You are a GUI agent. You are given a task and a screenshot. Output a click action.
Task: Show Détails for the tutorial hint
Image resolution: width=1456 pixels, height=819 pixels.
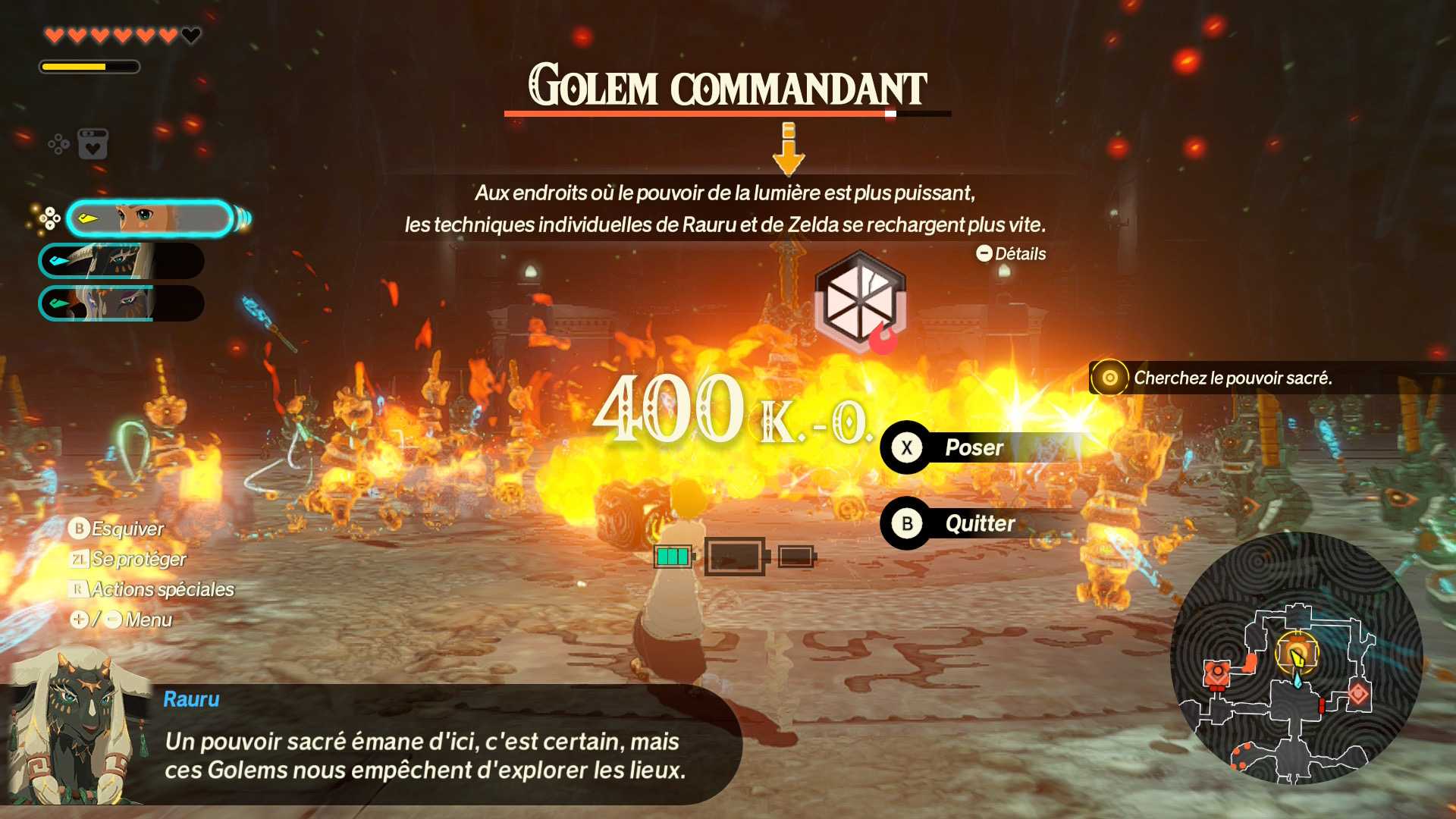pyautogui.click(x=1012, y=254)
